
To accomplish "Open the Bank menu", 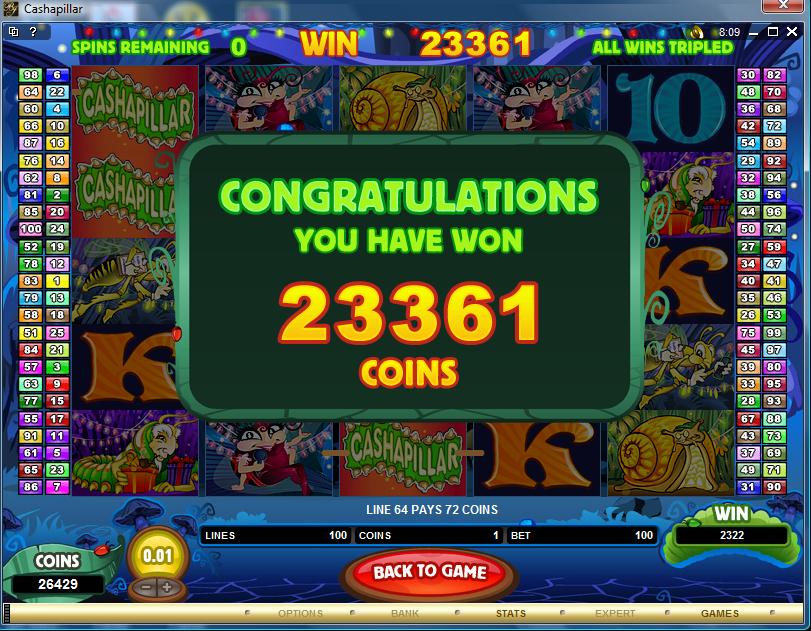I will (x=405, y=613).
